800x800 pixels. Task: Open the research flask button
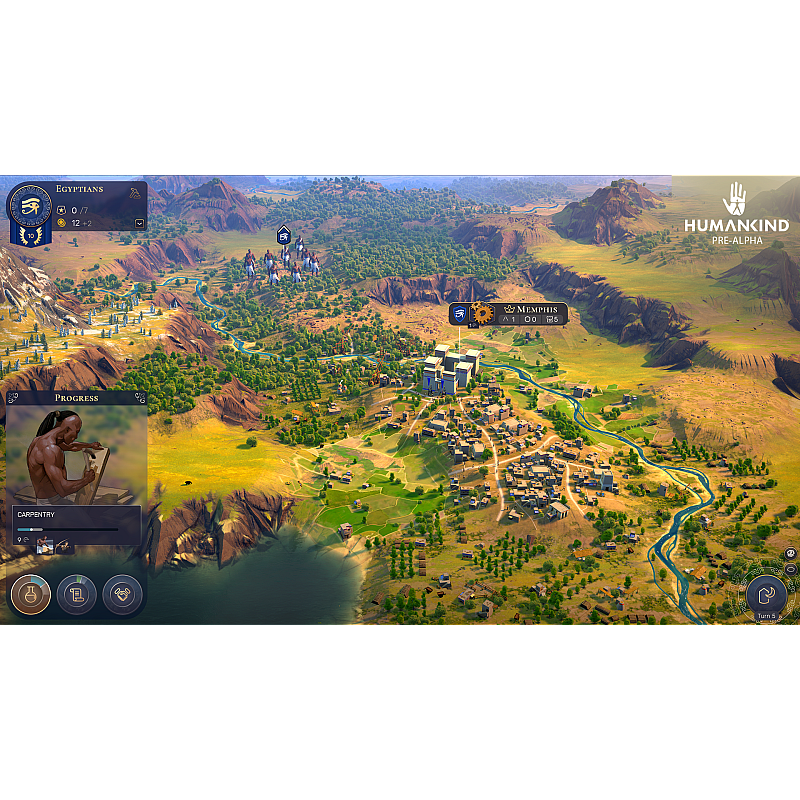[x=31, y=594]
